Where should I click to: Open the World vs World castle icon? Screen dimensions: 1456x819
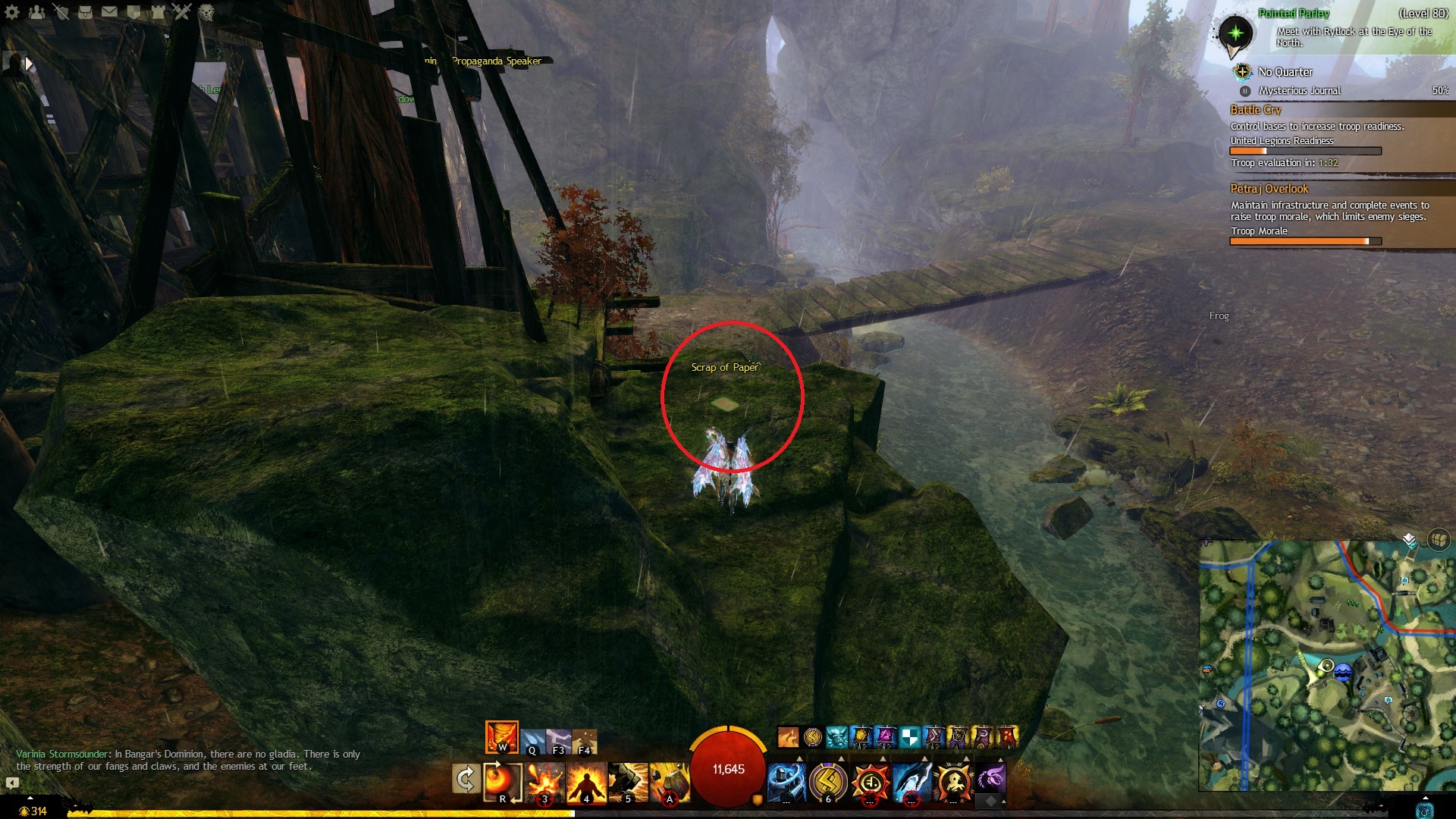(x=158, y=12)
